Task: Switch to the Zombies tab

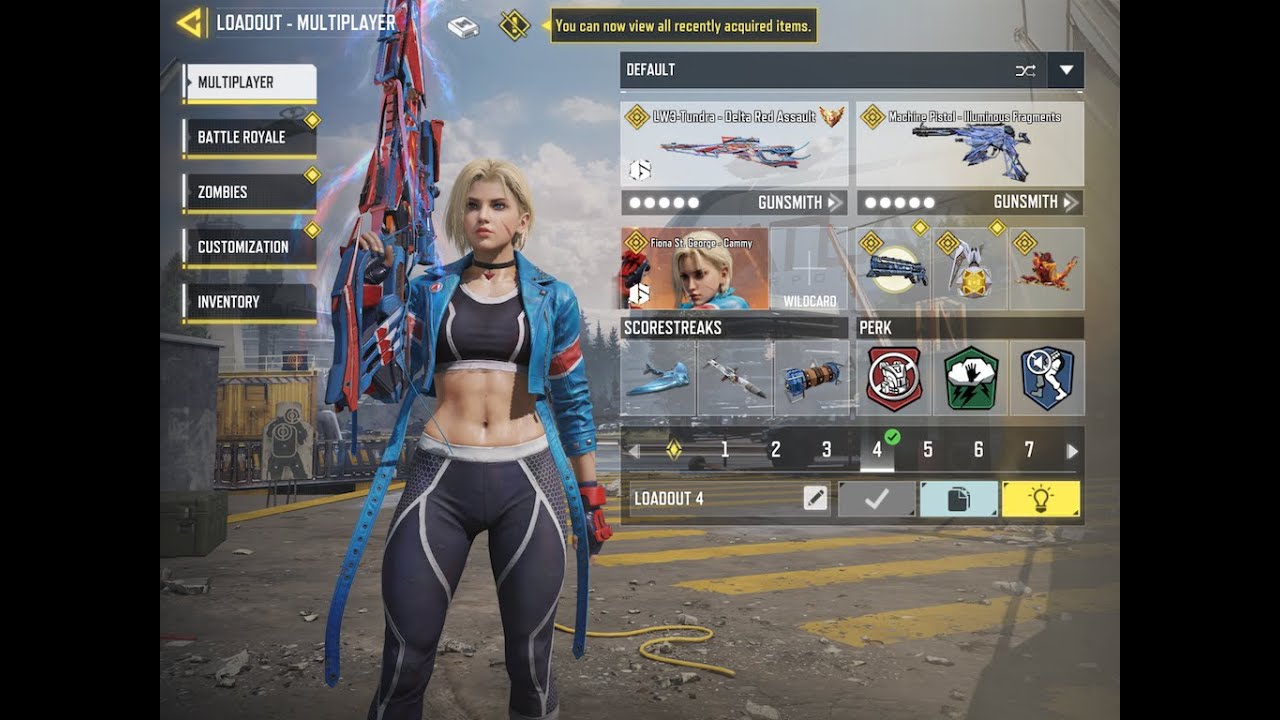Action: 249,192
